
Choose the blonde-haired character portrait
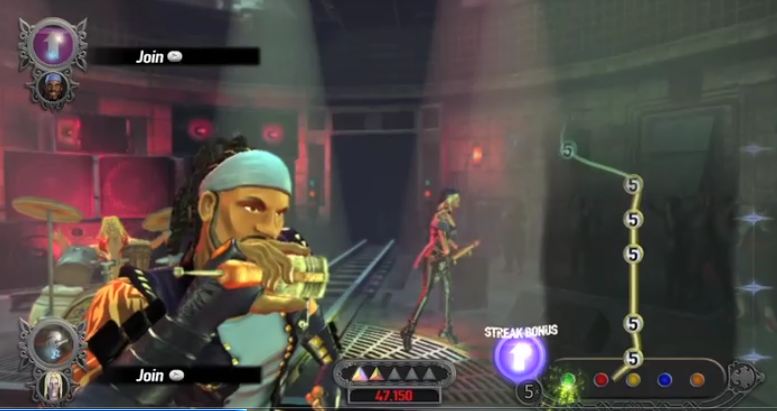[x=51, y=385]
